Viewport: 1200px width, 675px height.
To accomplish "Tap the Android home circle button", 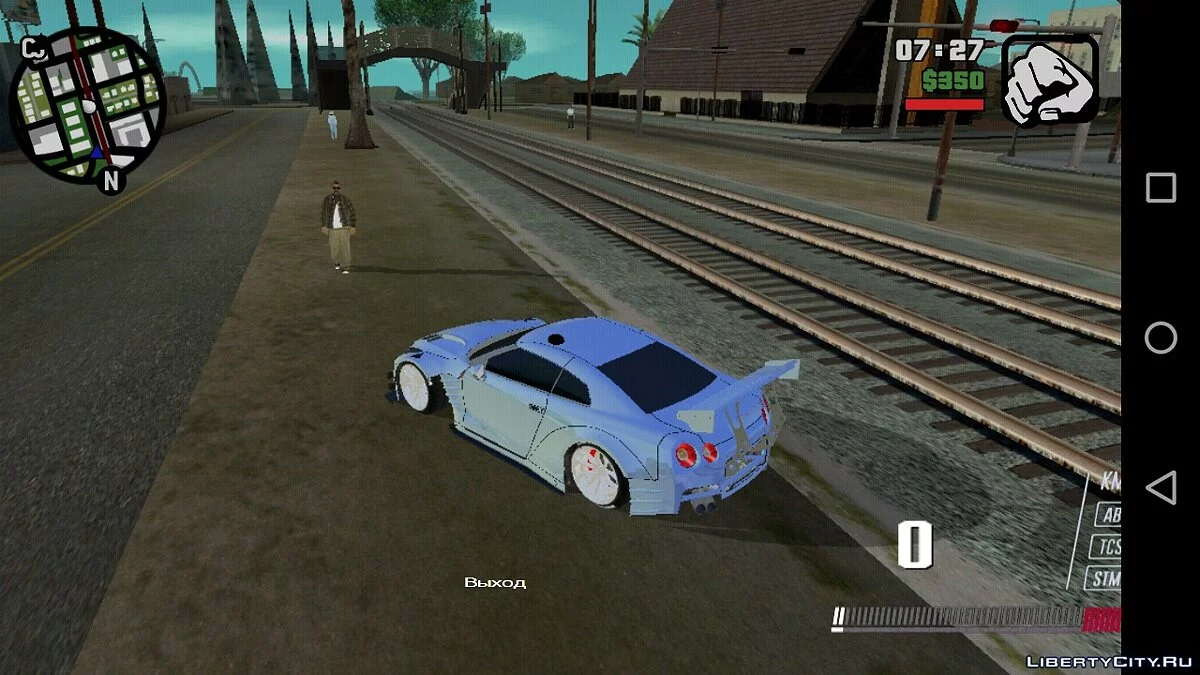I will 1160,338.
